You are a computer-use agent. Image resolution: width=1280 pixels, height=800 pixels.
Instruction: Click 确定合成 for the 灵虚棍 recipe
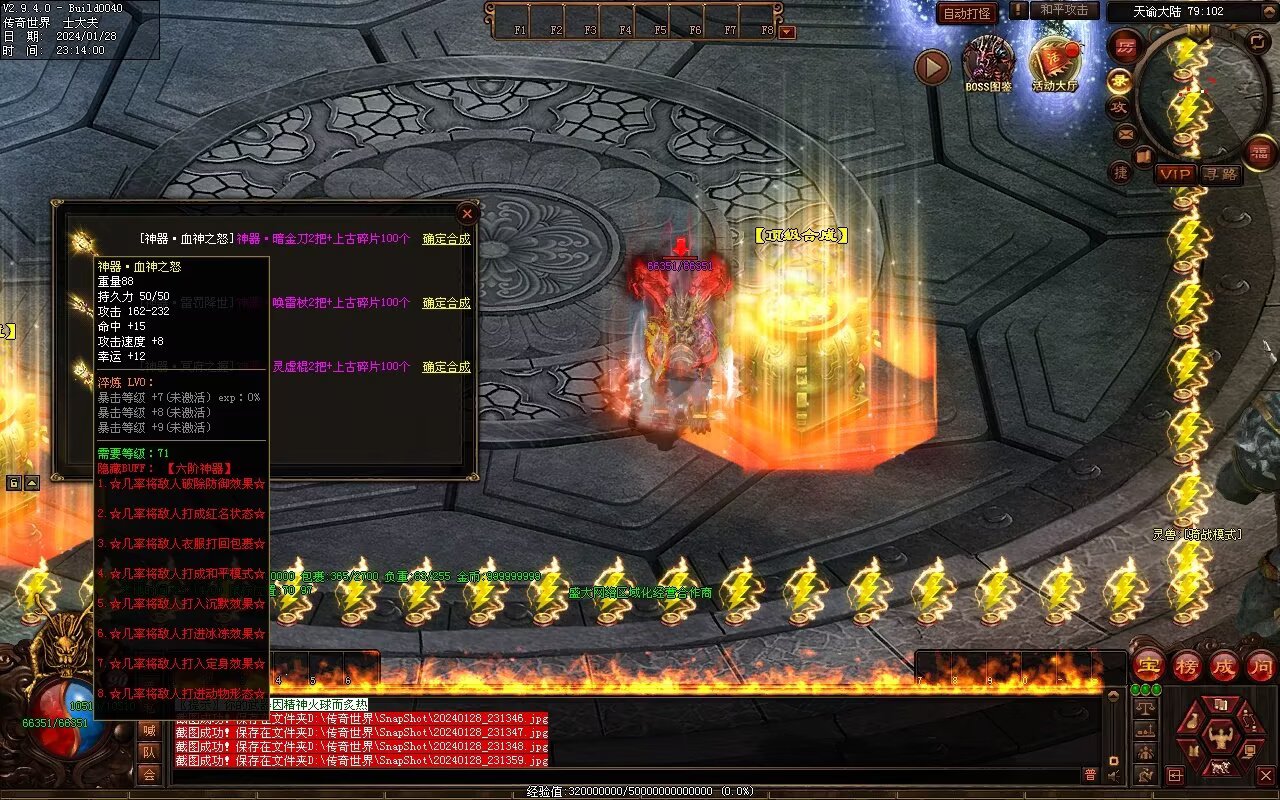point(446,367)
